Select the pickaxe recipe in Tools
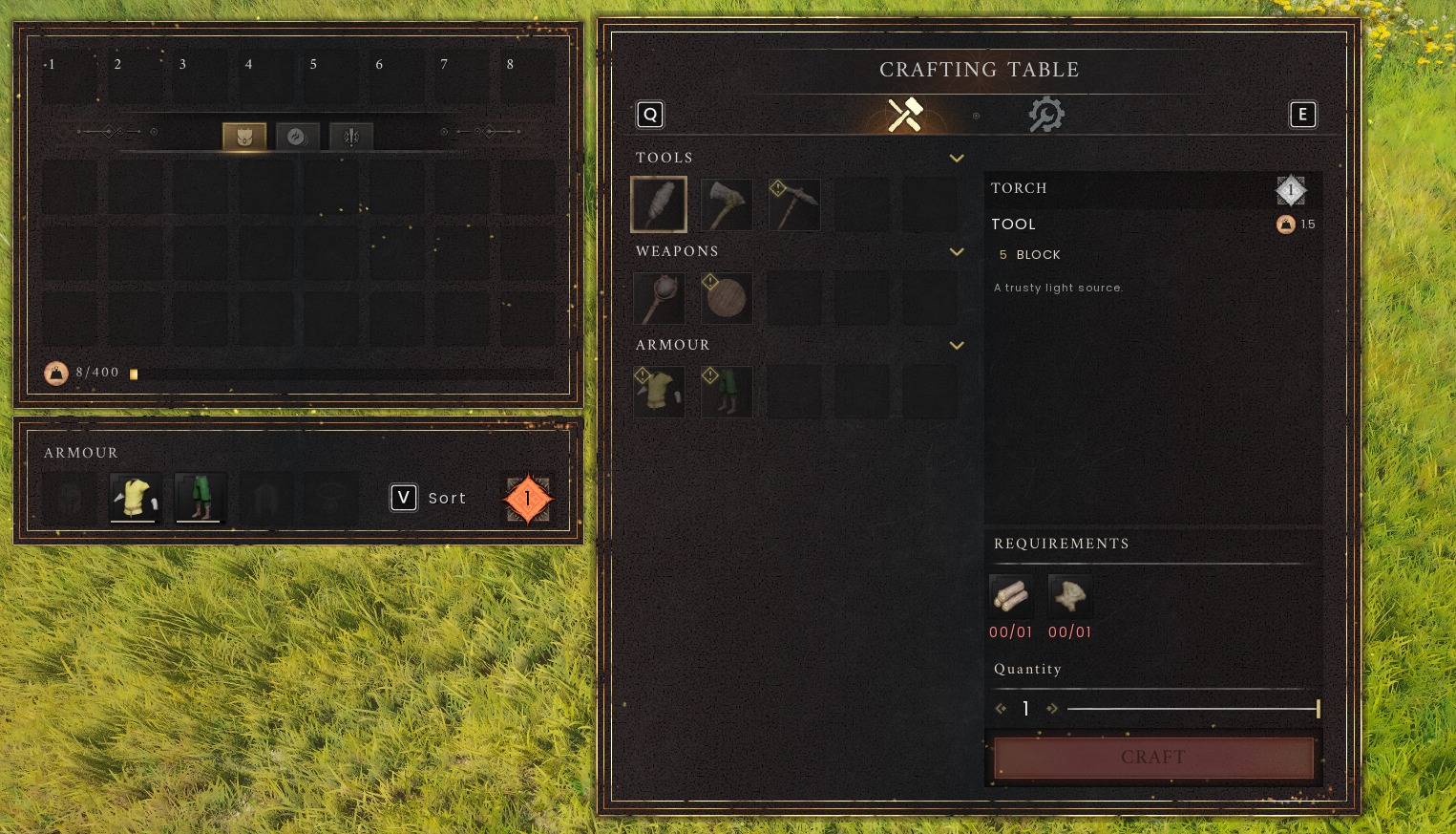The width and height of the screenshot is (1456, 834). 794,203
